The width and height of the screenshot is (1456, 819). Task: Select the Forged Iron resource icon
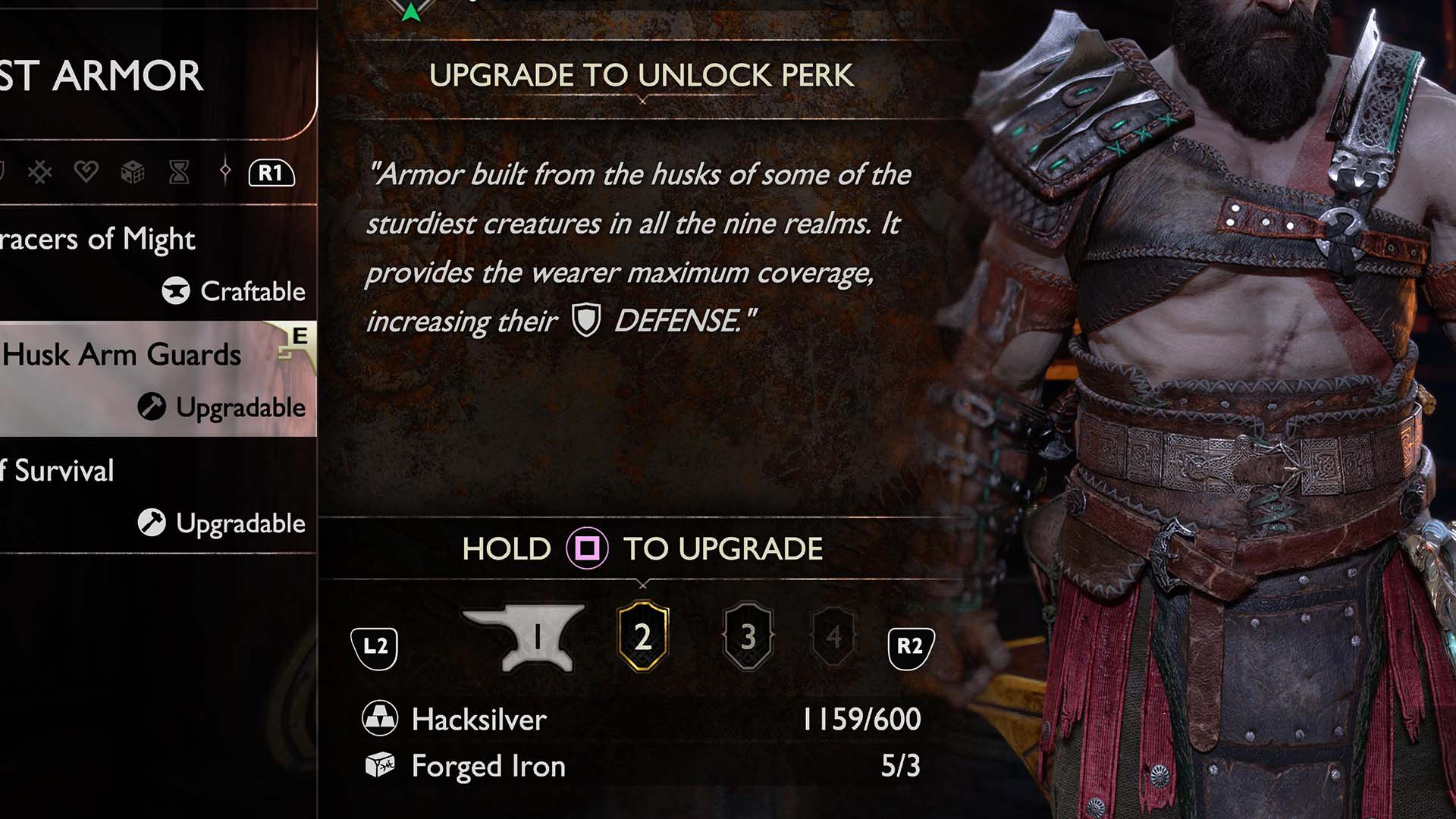pyautogui.click(x=383, y=766)
